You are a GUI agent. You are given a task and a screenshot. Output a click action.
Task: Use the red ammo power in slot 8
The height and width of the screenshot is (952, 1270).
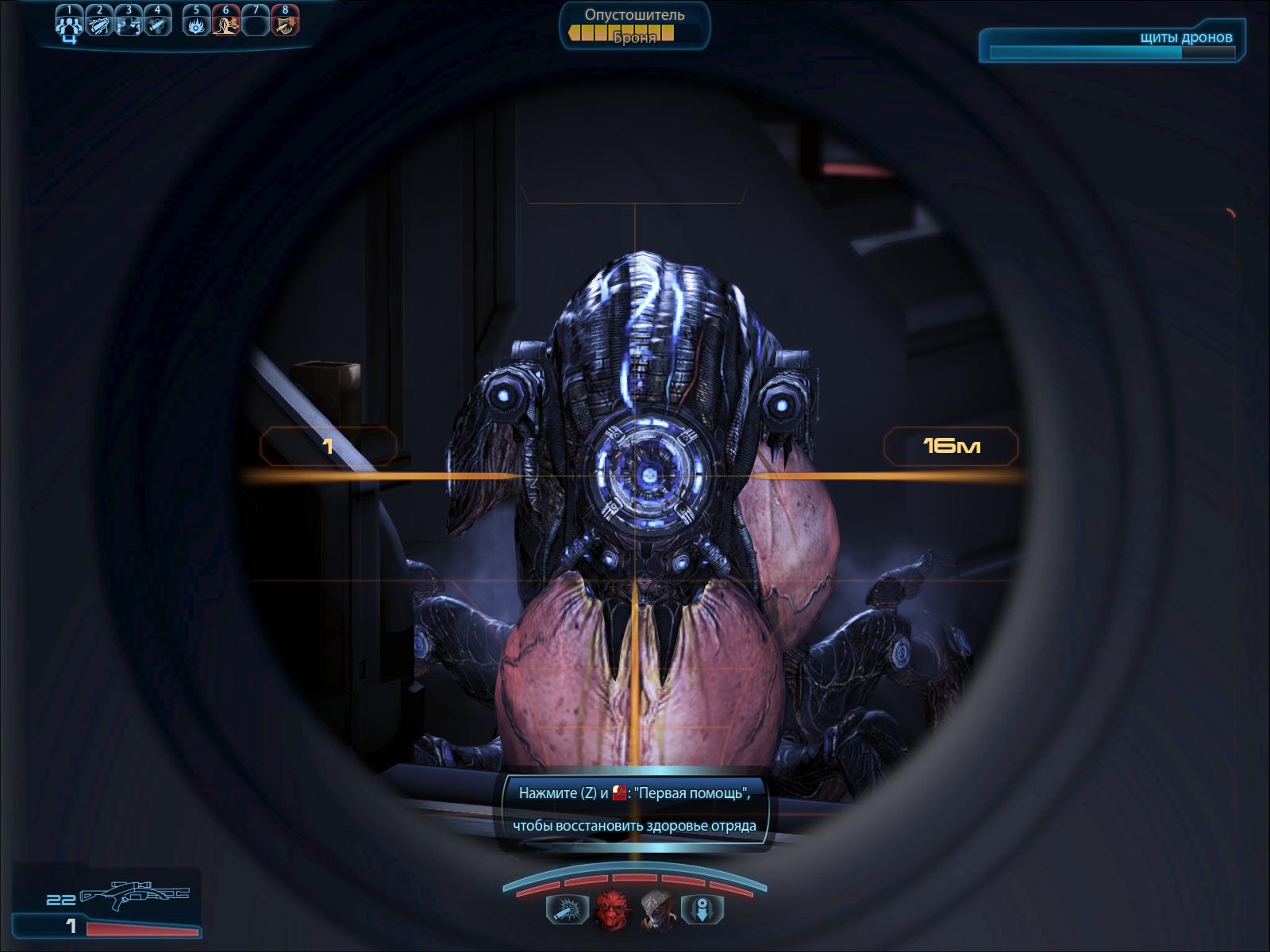(x=285, y=24)
